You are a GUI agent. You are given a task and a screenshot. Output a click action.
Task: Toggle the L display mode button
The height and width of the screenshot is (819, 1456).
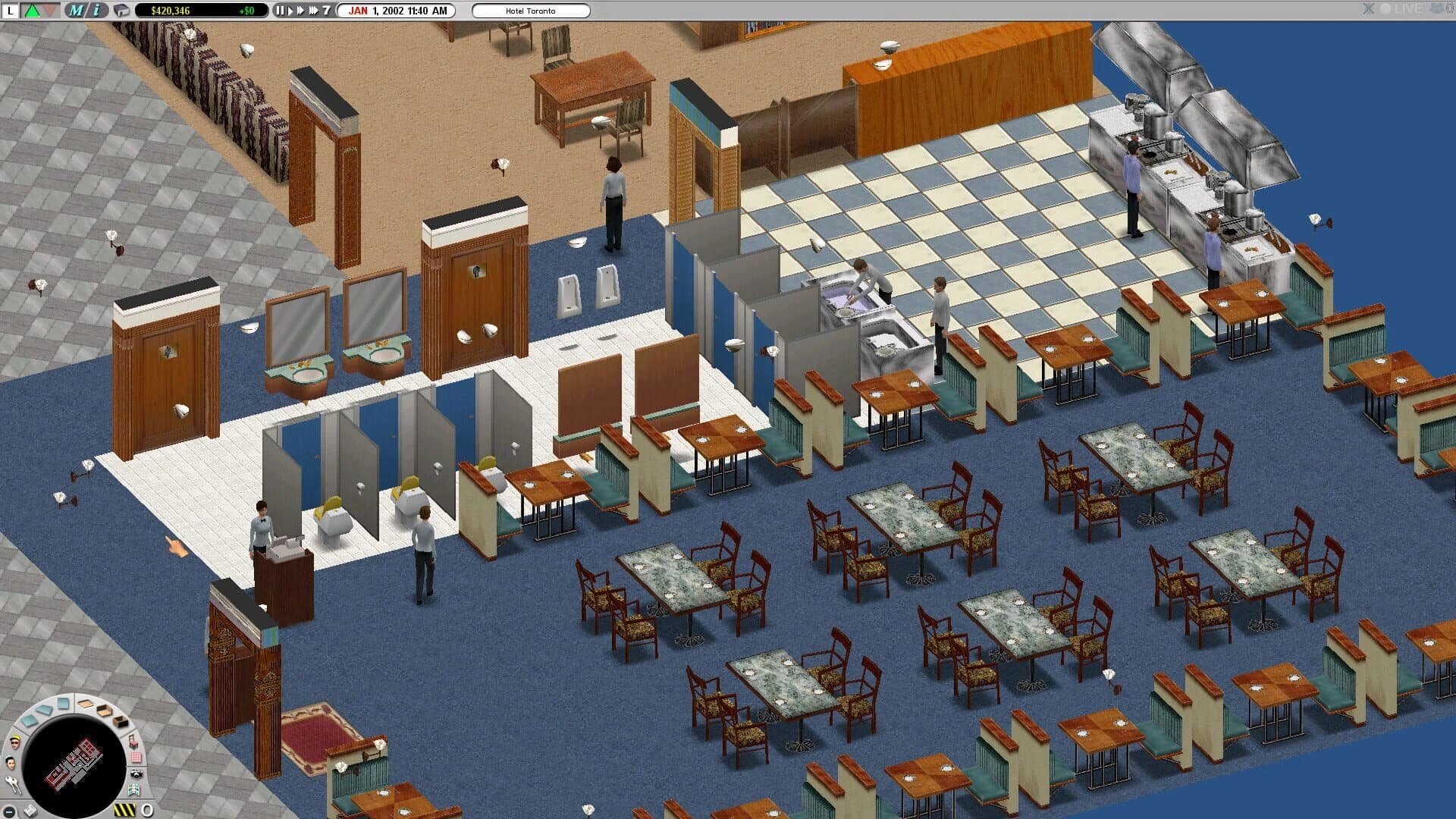click(11, 11)
